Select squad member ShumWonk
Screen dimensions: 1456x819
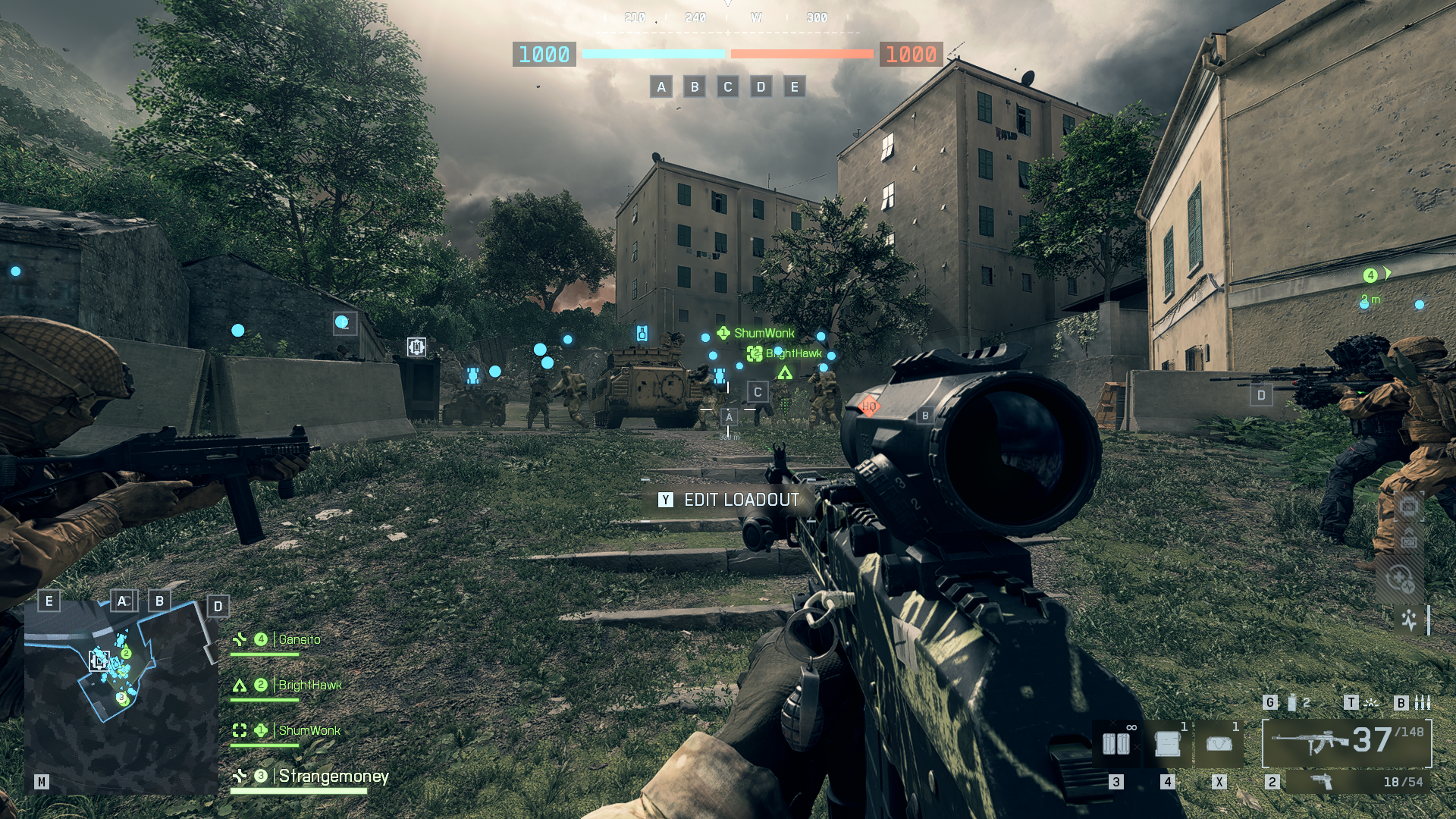click(x=309, y=731)
